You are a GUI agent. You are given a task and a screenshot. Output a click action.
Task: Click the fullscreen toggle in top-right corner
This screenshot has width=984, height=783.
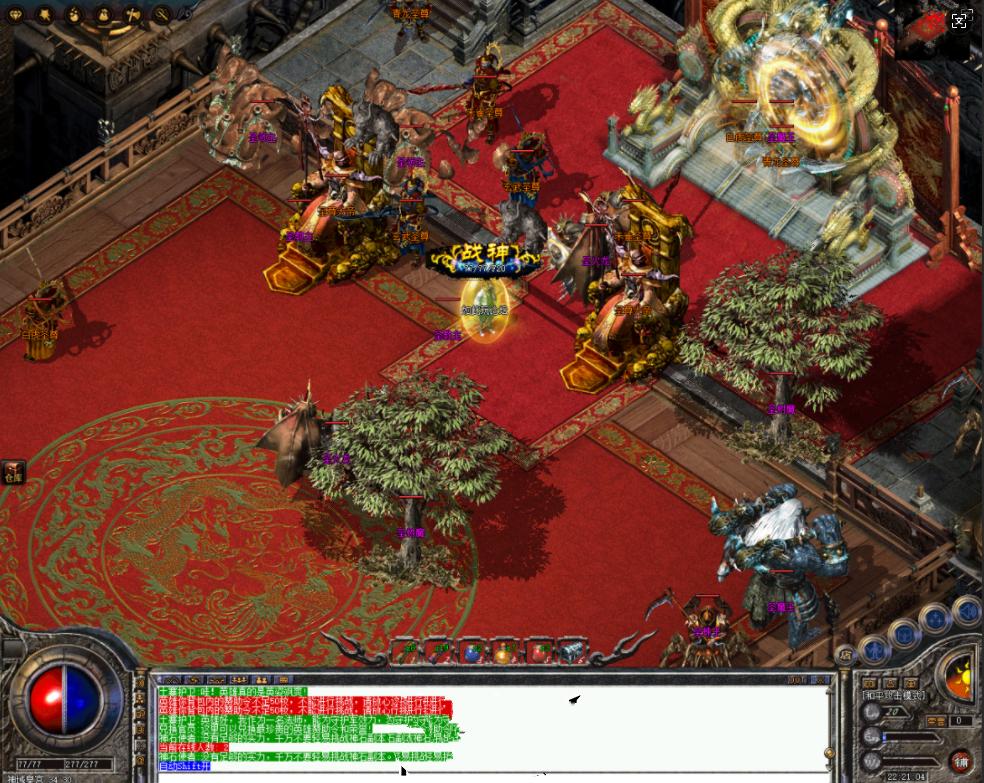click(959, 19)
